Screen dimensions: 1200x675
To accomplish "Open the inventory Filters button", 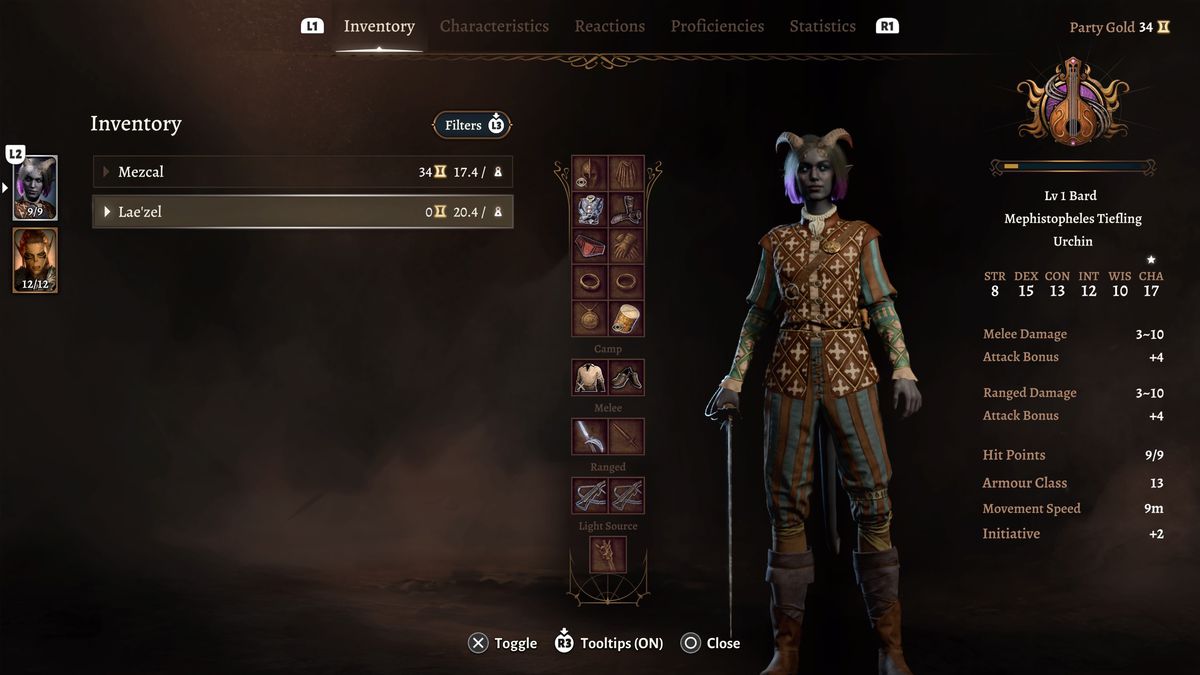I will tap(472, 125).
